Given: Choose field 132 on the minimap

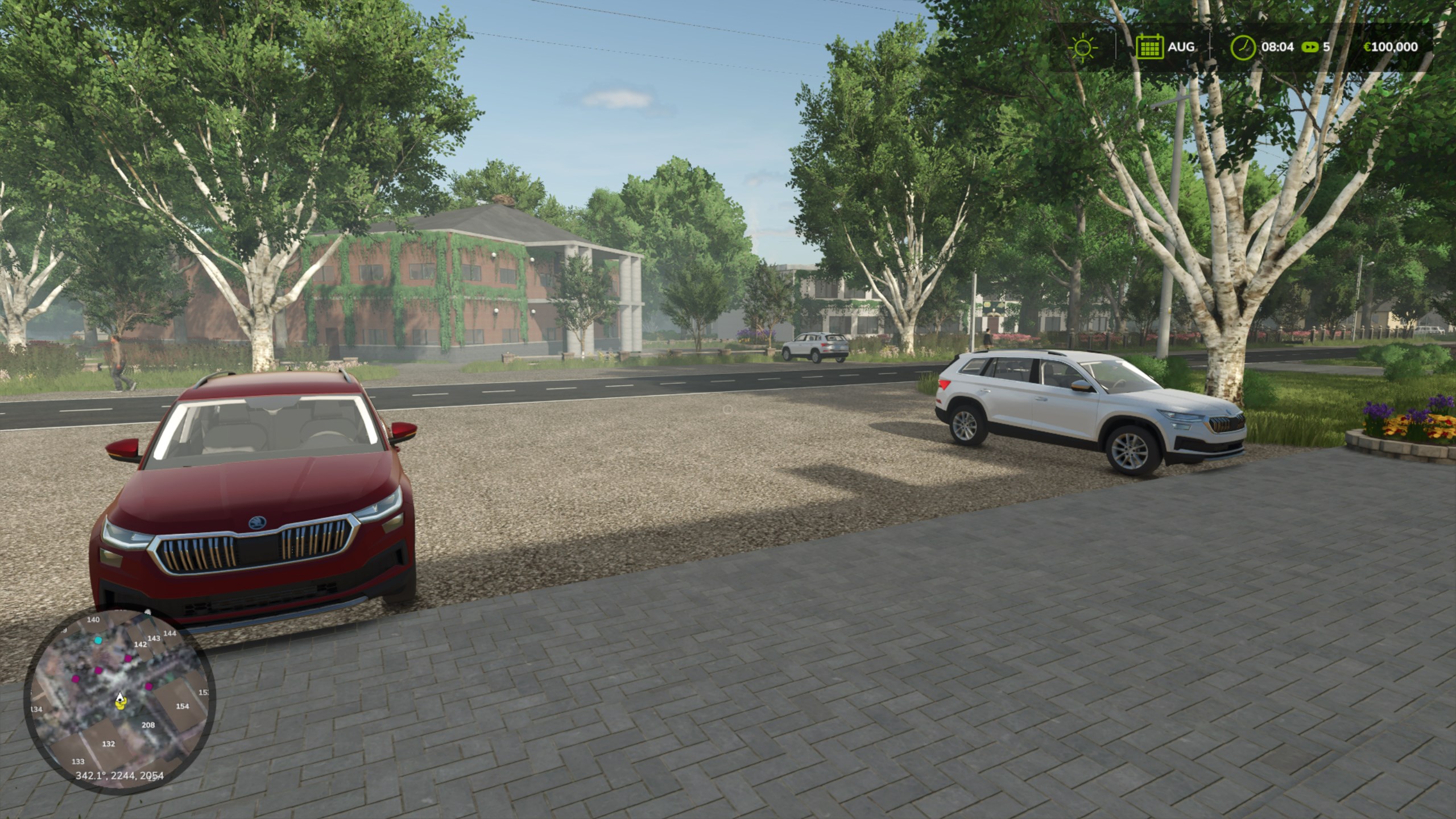Looking at the screenshot, I should click(108, 744).
